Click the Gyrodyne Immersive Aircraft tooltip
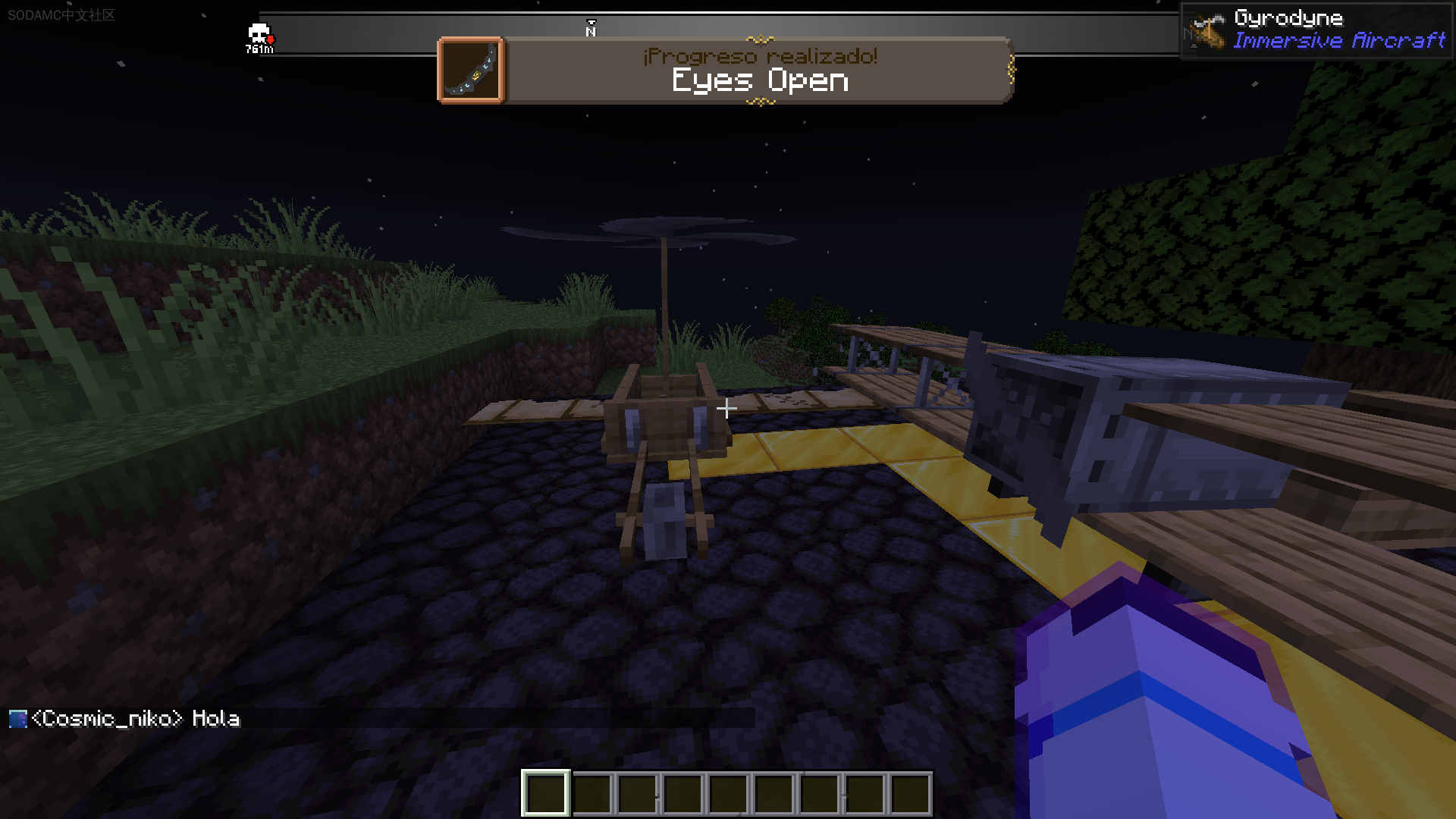Screen dimensions: 1456x819 (x=1316, y=30)
